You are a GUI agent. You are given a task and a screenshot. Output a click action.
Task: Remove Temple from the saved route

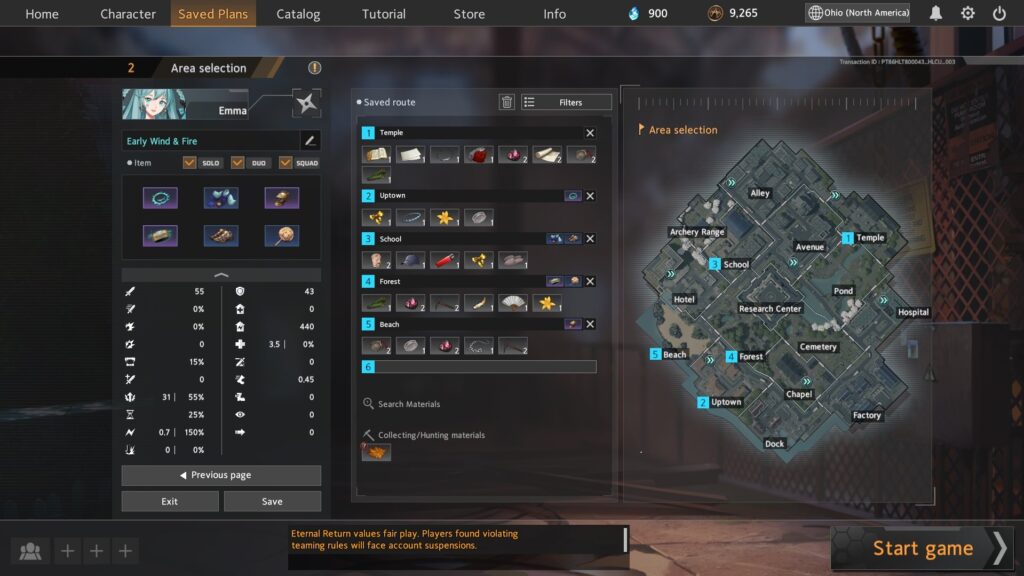[590, 133]
